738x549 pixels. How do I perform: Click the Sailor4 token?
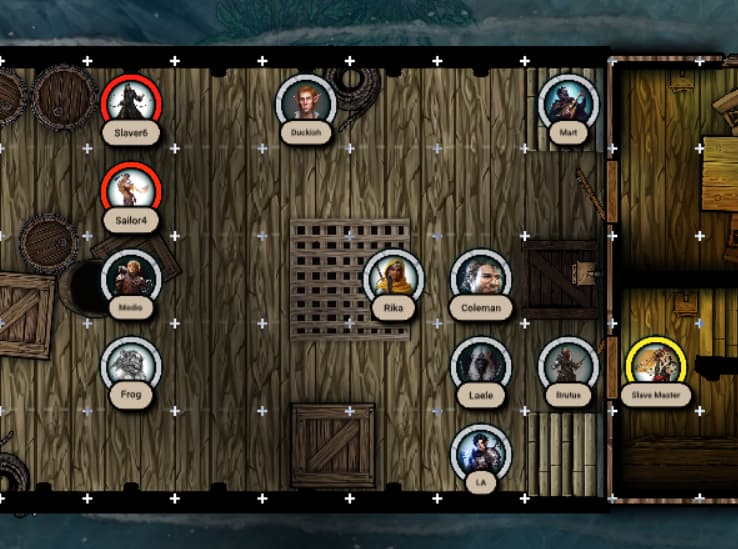(130, 190)
